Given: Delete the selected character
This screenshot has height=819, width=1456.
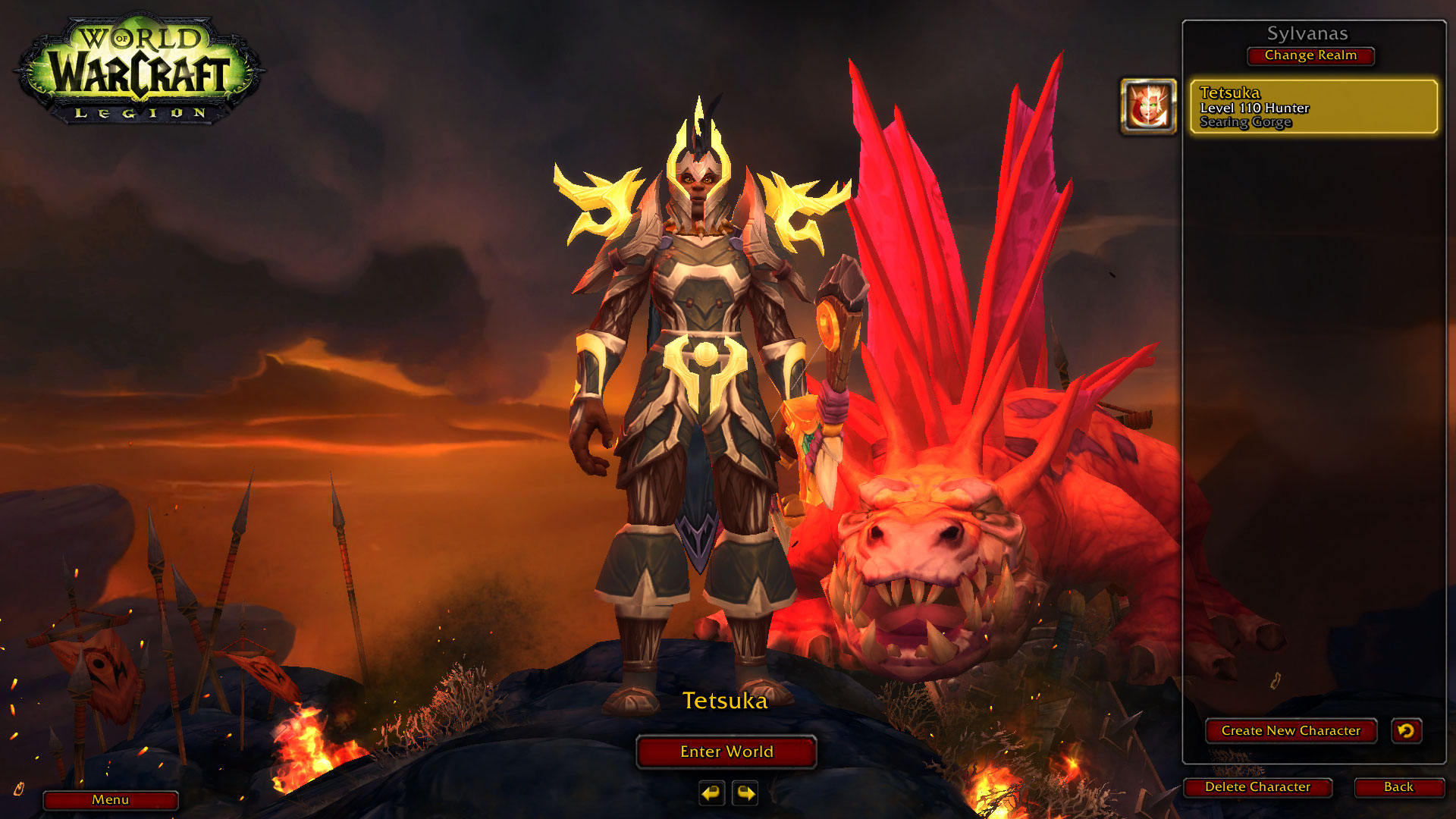Looking at the screenshot, I should click(x=1257, y=787).
